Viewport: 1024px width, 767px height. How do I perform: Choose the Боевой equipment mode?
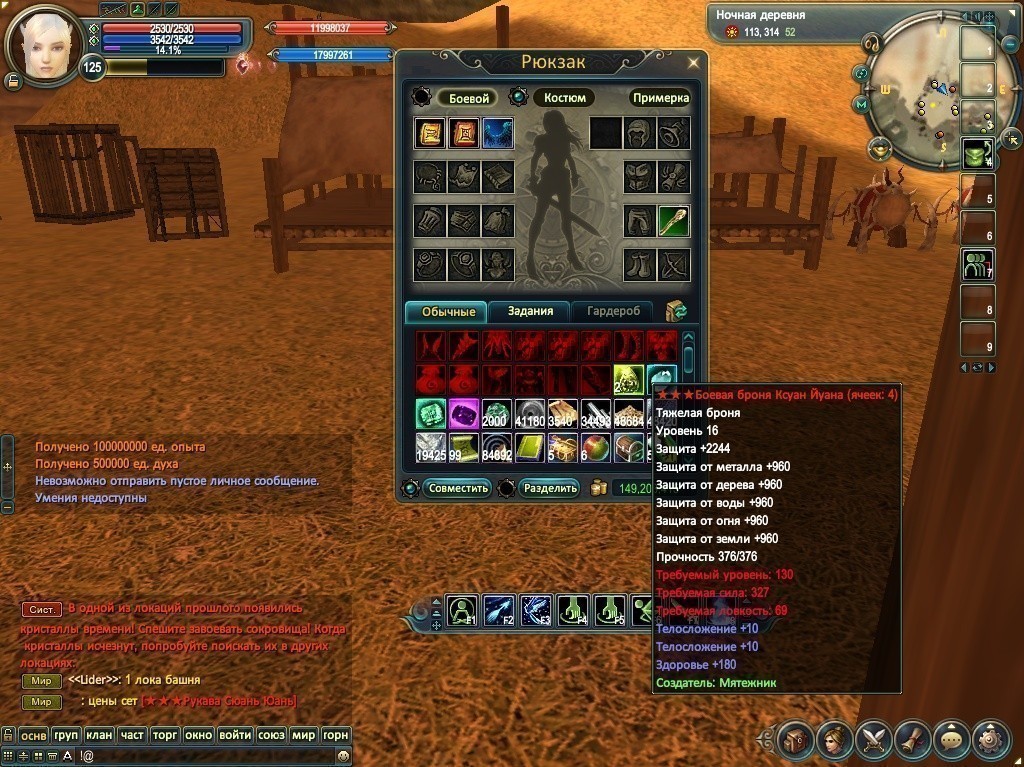click(467, 98)
